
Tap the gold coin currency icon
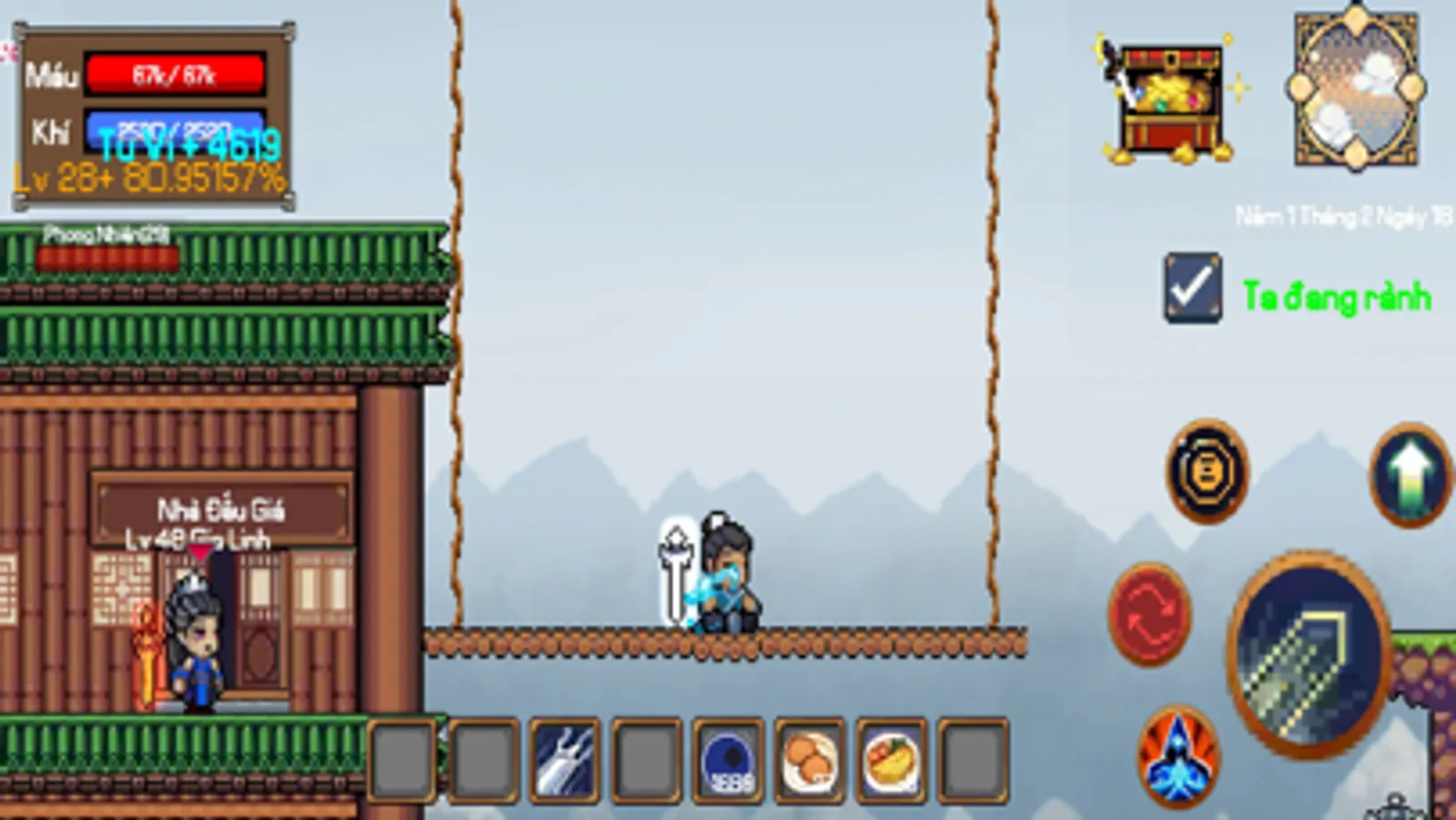point(1207,472)
